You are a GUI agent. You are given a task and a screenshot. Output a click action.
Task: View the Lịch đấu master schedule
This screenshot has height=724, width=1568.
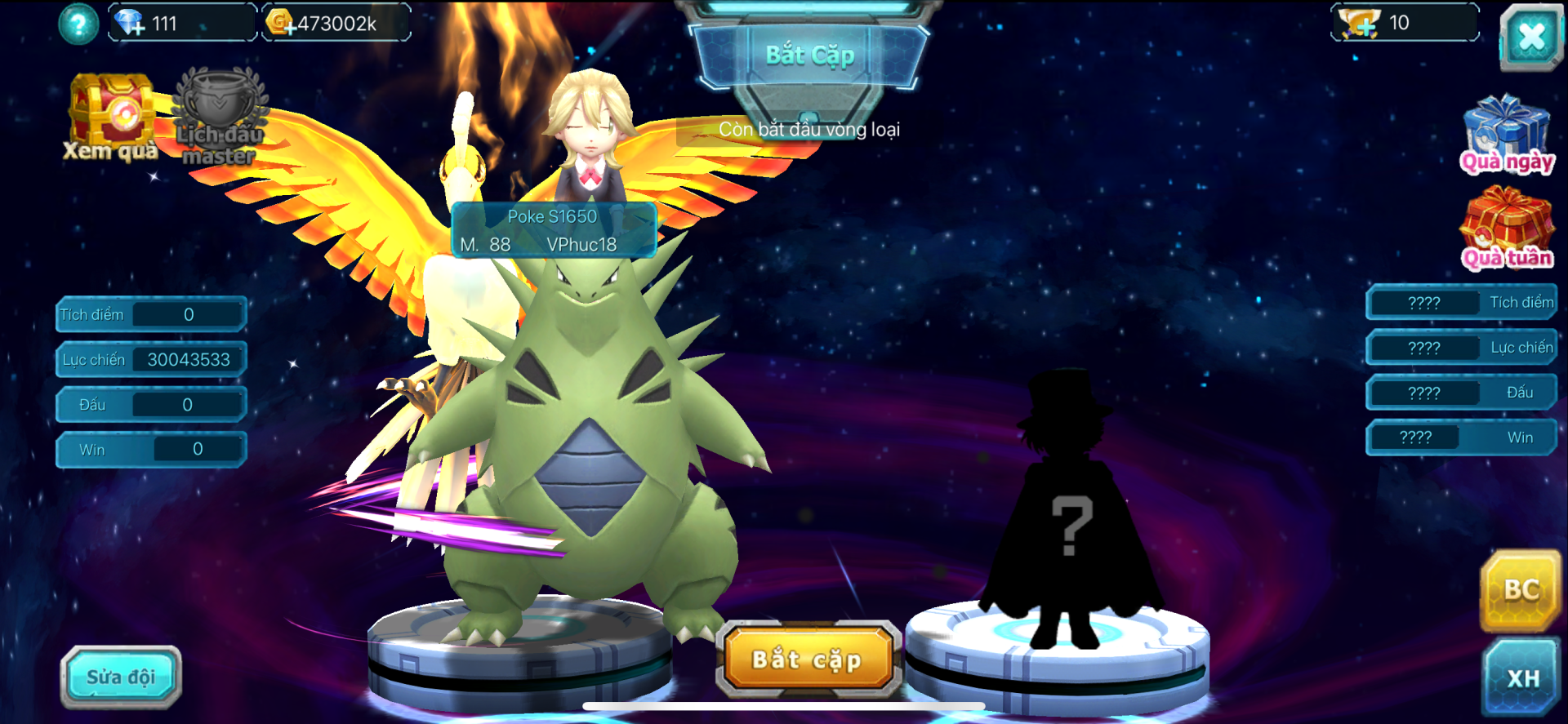click(219, 118)
